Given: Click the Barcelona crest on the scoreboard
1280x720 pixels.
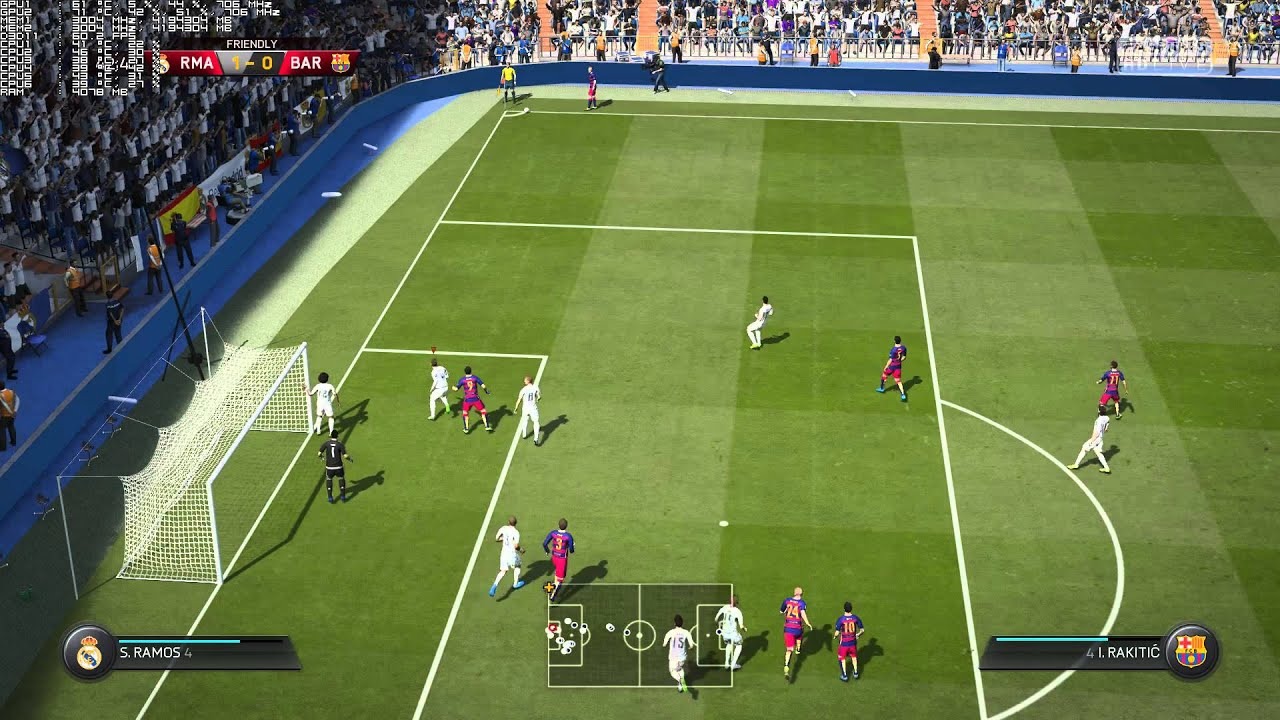Looking at the screenshot, I should (x=339, y=62).
